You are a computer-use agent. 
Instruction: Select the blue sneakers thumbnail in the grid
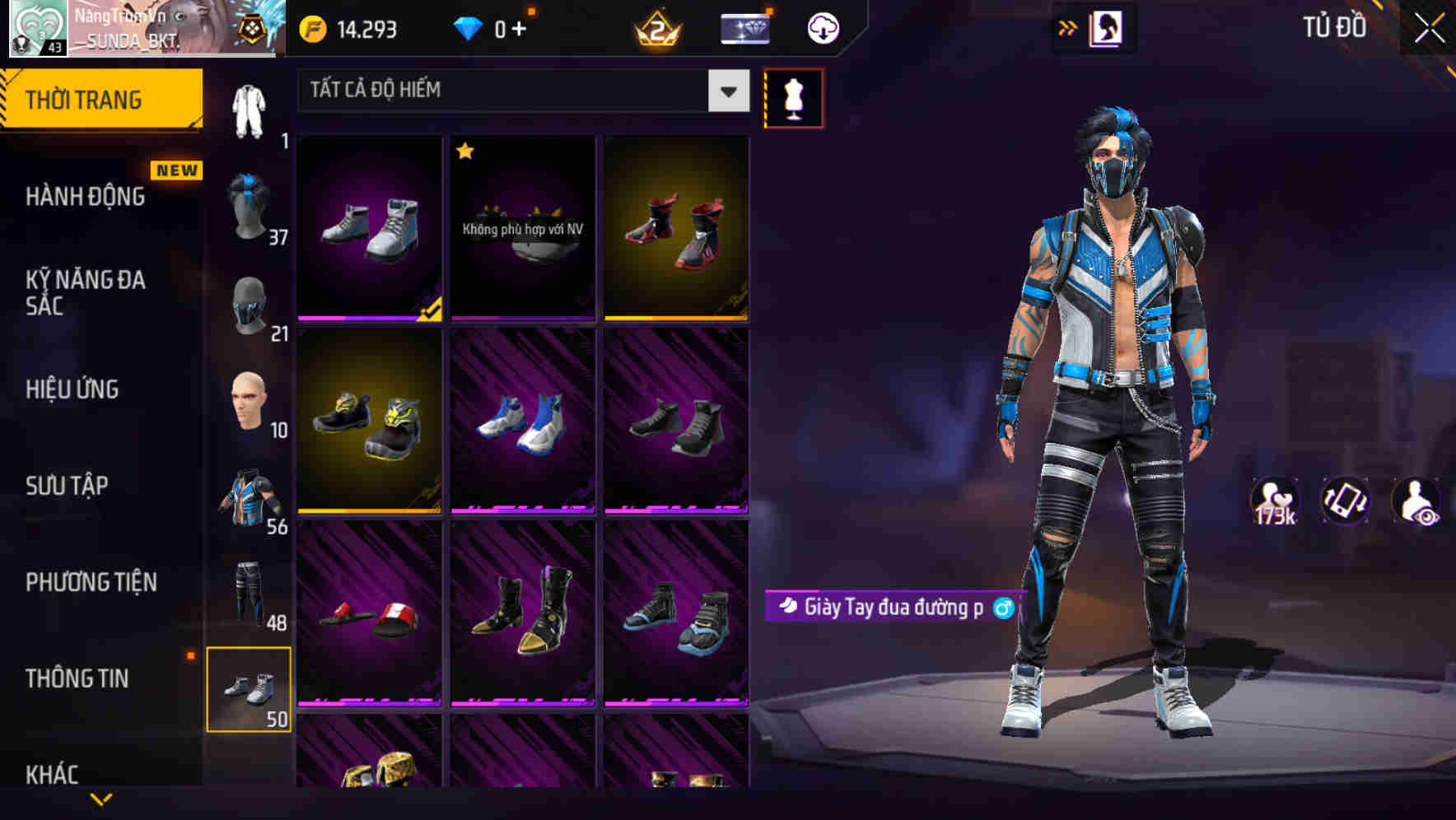[x=522, y=424]
